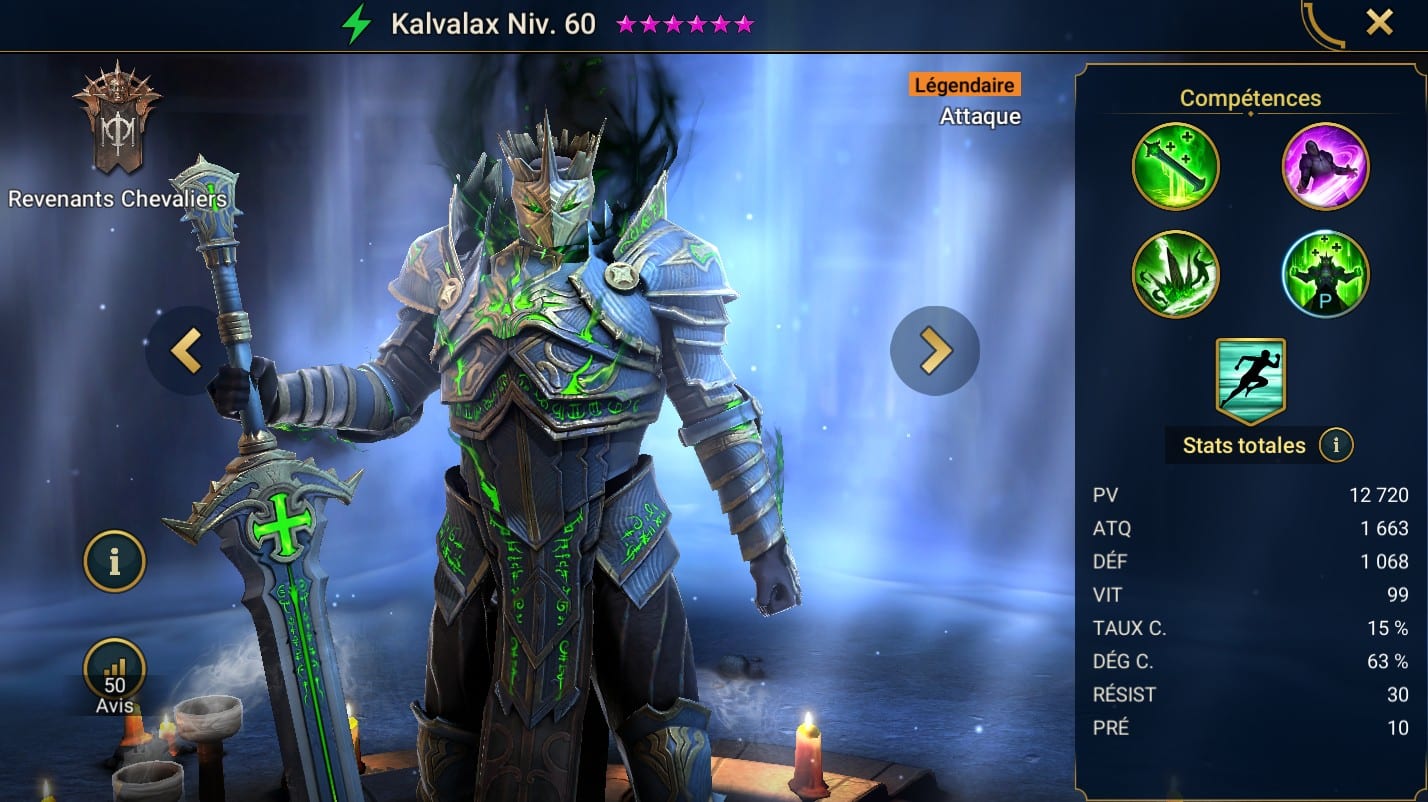This screenshot has height=802, width=1428.
Task: Select the green spikes skill icon
Action: click(1175, 274)
